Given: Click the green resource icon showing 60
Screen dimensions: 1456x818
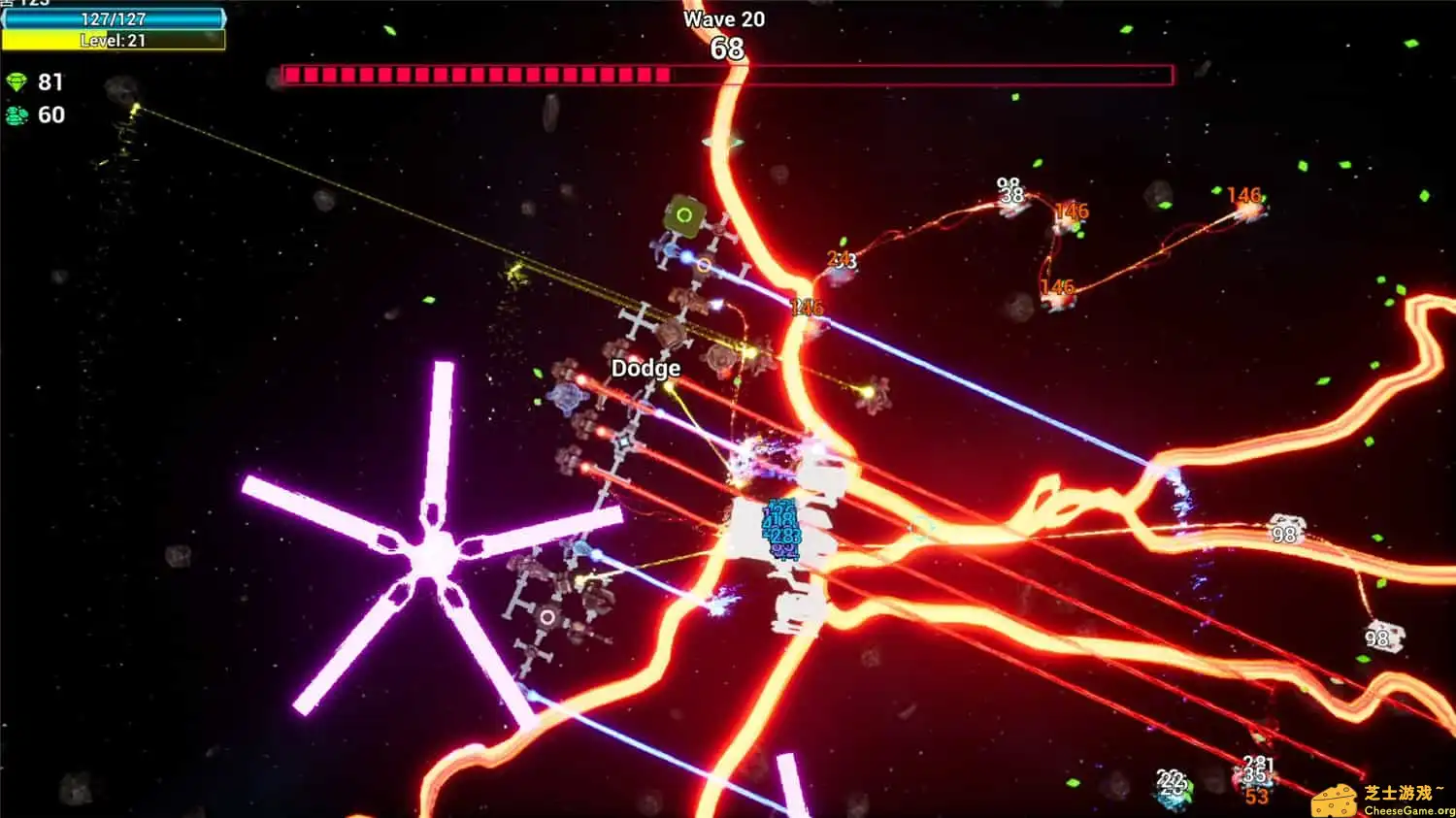Looking at the screenshot, I should tap(18, 115).
